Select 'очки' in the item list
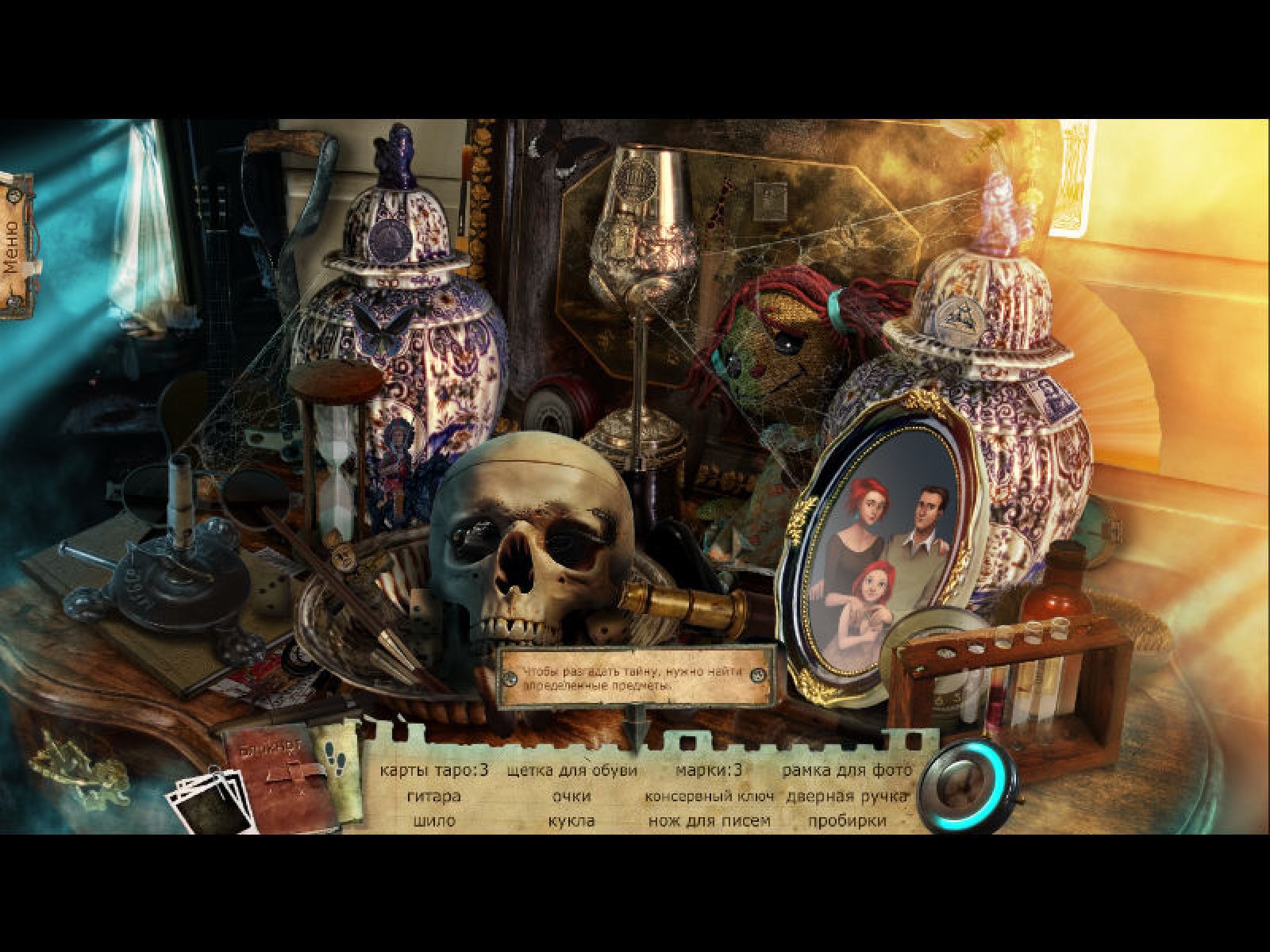This screenshot has height=952, width=1270. 571,796
